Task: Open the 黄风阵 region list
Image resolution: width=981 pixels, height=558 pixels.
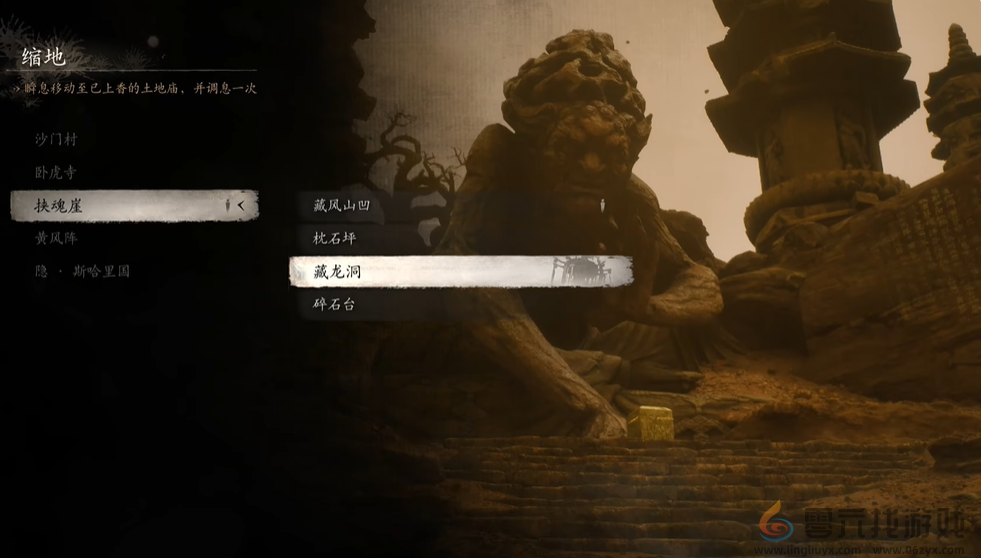Action: [x=56, y=238]
